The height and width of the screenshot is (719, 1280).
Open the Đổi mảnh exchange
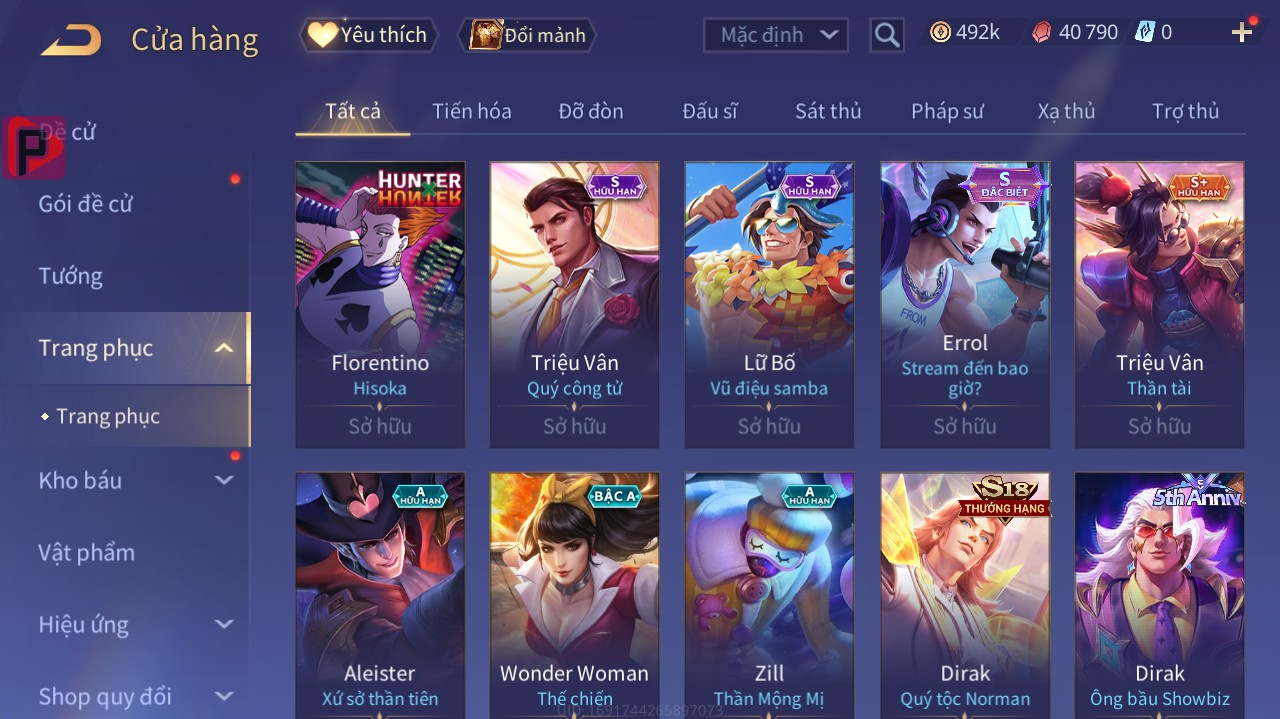pos(527,35)
